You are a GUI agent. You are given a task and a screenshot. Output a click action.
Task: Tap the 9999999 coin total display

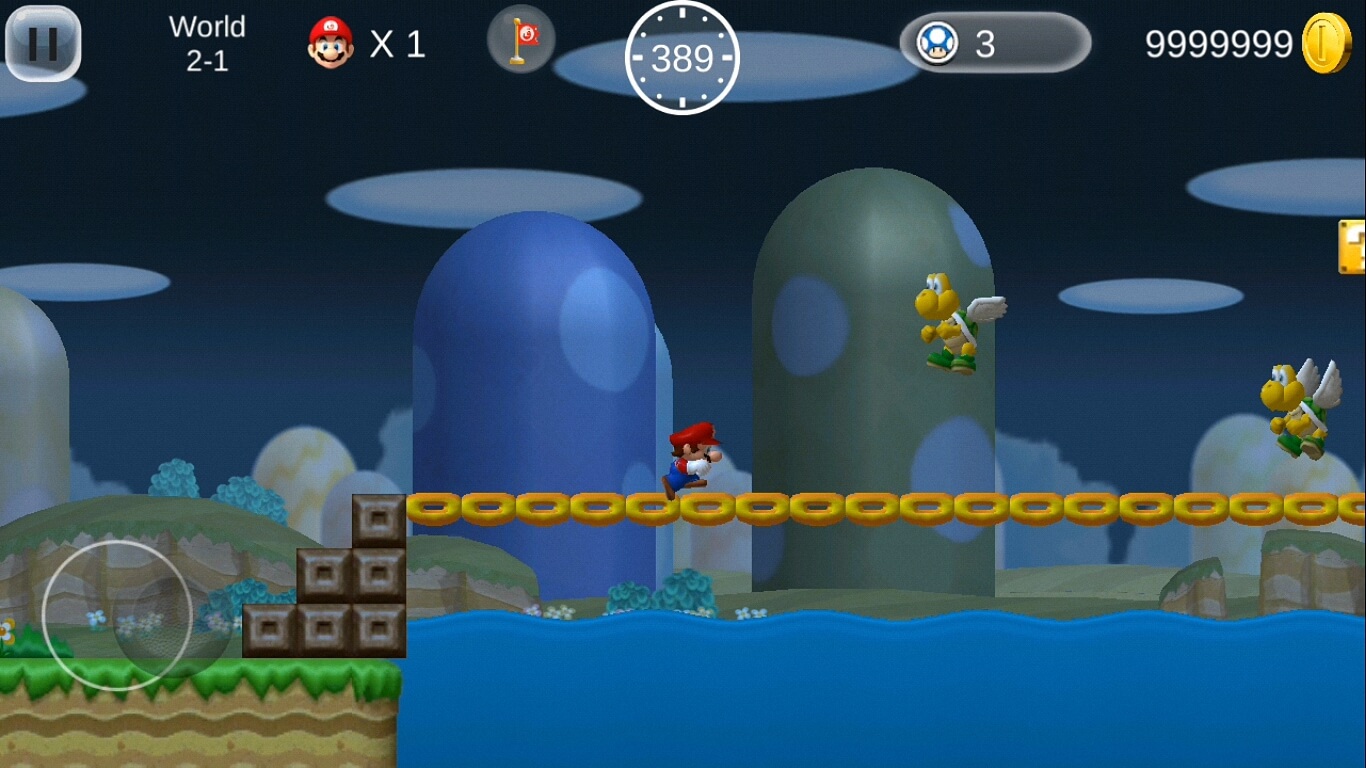(1218, 42)
